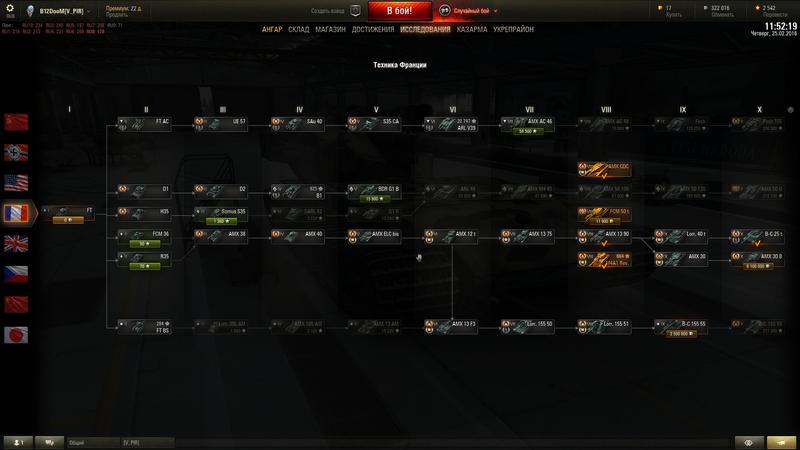Choose the Japan nation flag
The image size is (800, 450).
(17, 334)
